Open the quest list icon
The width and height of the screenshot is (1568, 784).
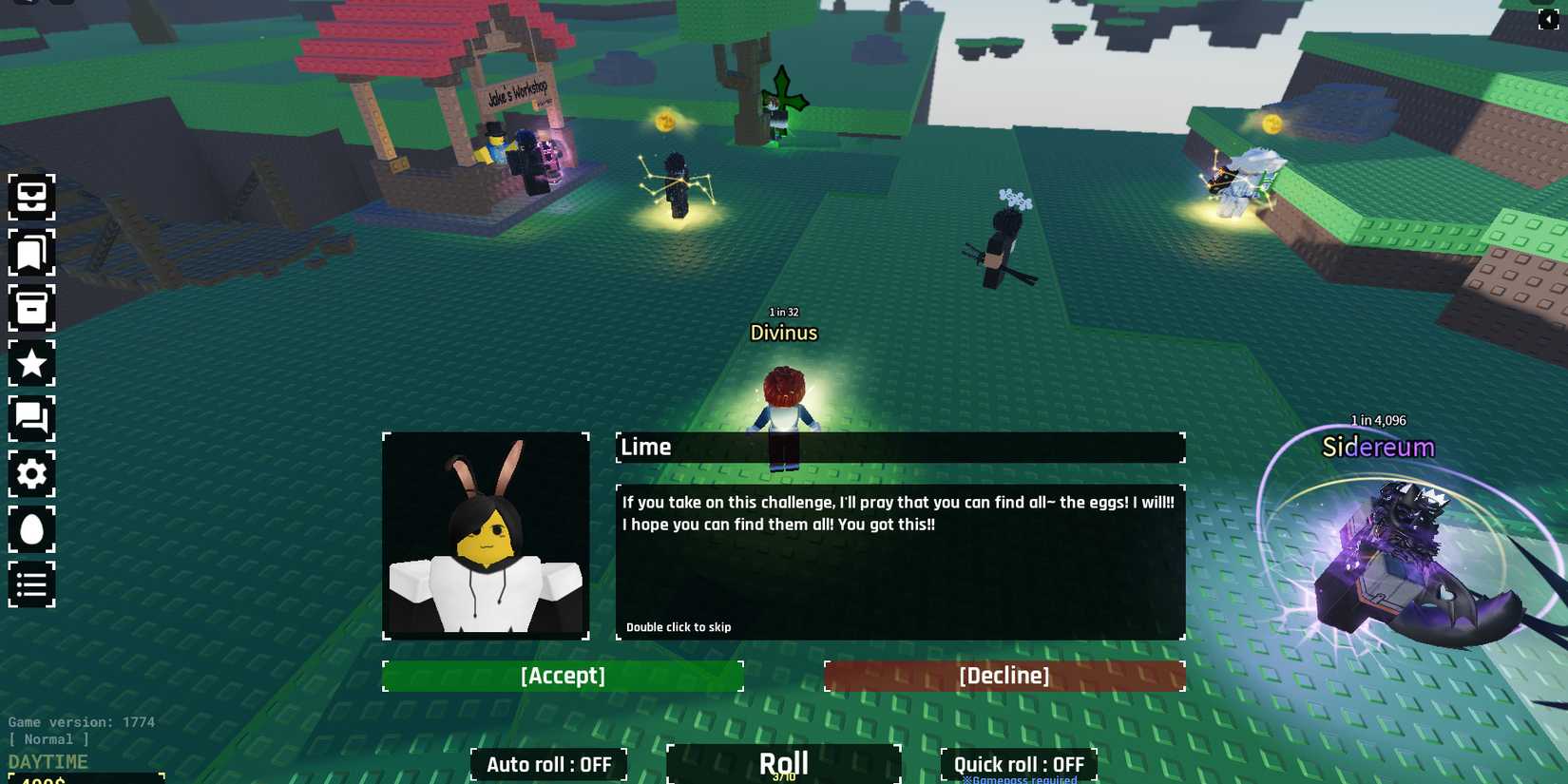tap(31, 584)
